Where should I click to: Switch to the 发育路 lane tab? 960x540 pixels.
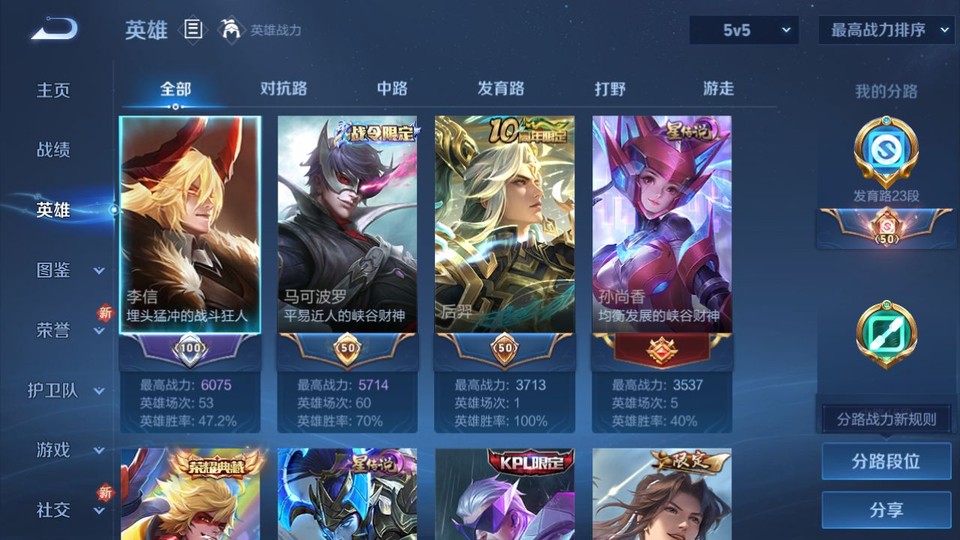(x=501, y=89)
